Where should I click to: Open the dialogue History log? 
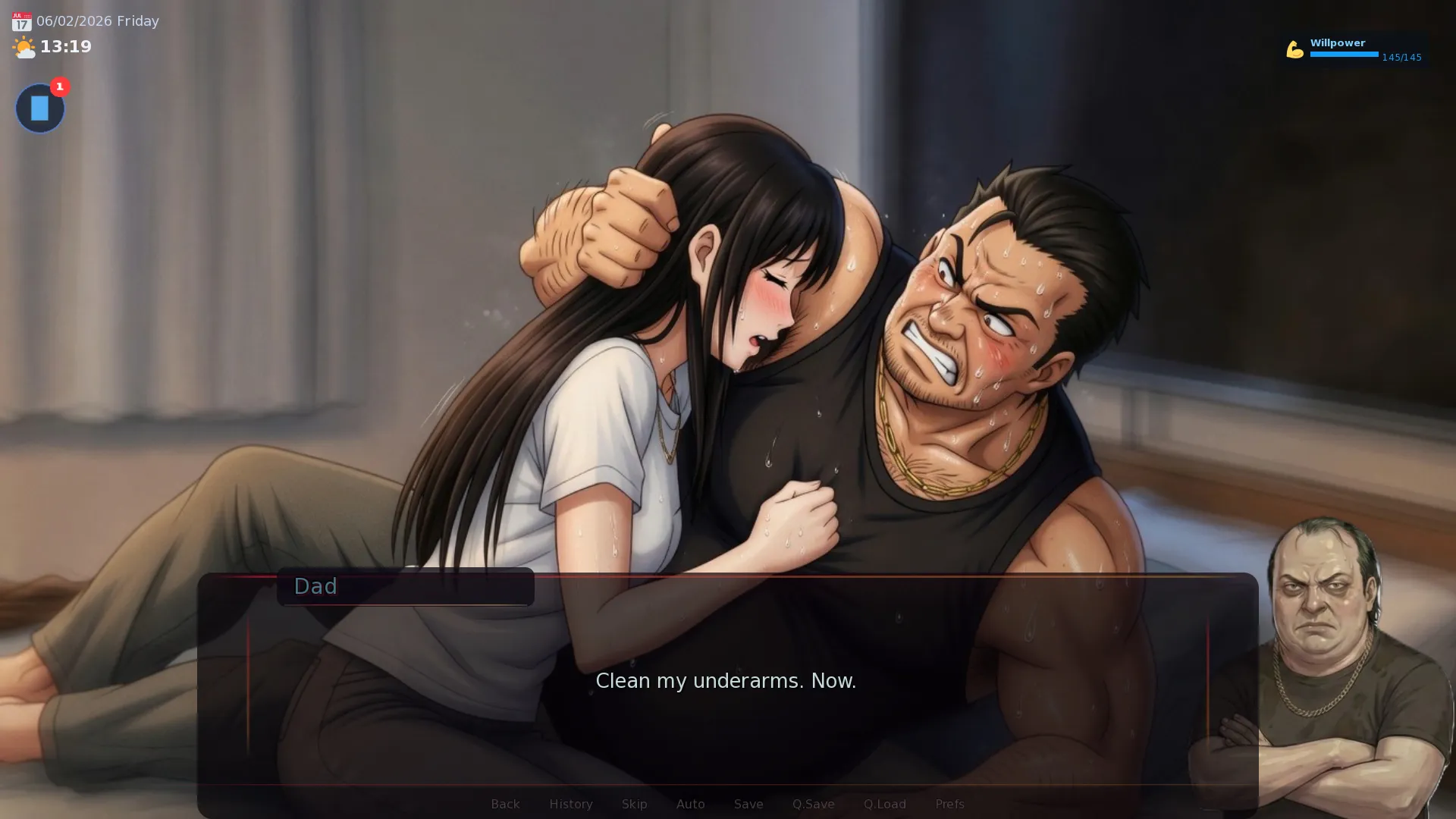click(570, 804)
